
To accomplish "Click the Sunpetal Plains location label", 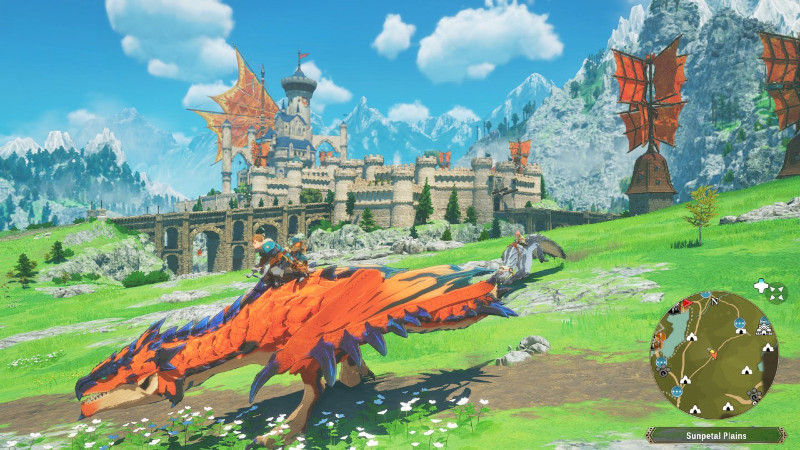I will pos(715,435).
